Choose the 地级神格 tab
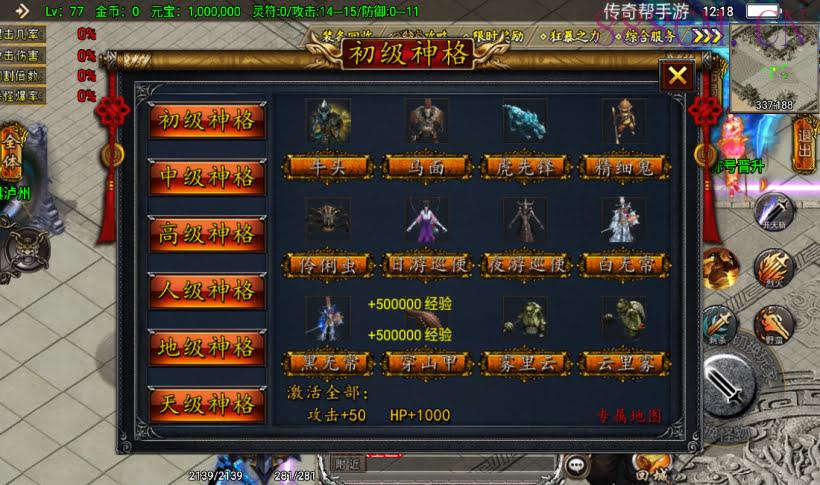This screenshot has height=485, width=820. pos(207,348)
